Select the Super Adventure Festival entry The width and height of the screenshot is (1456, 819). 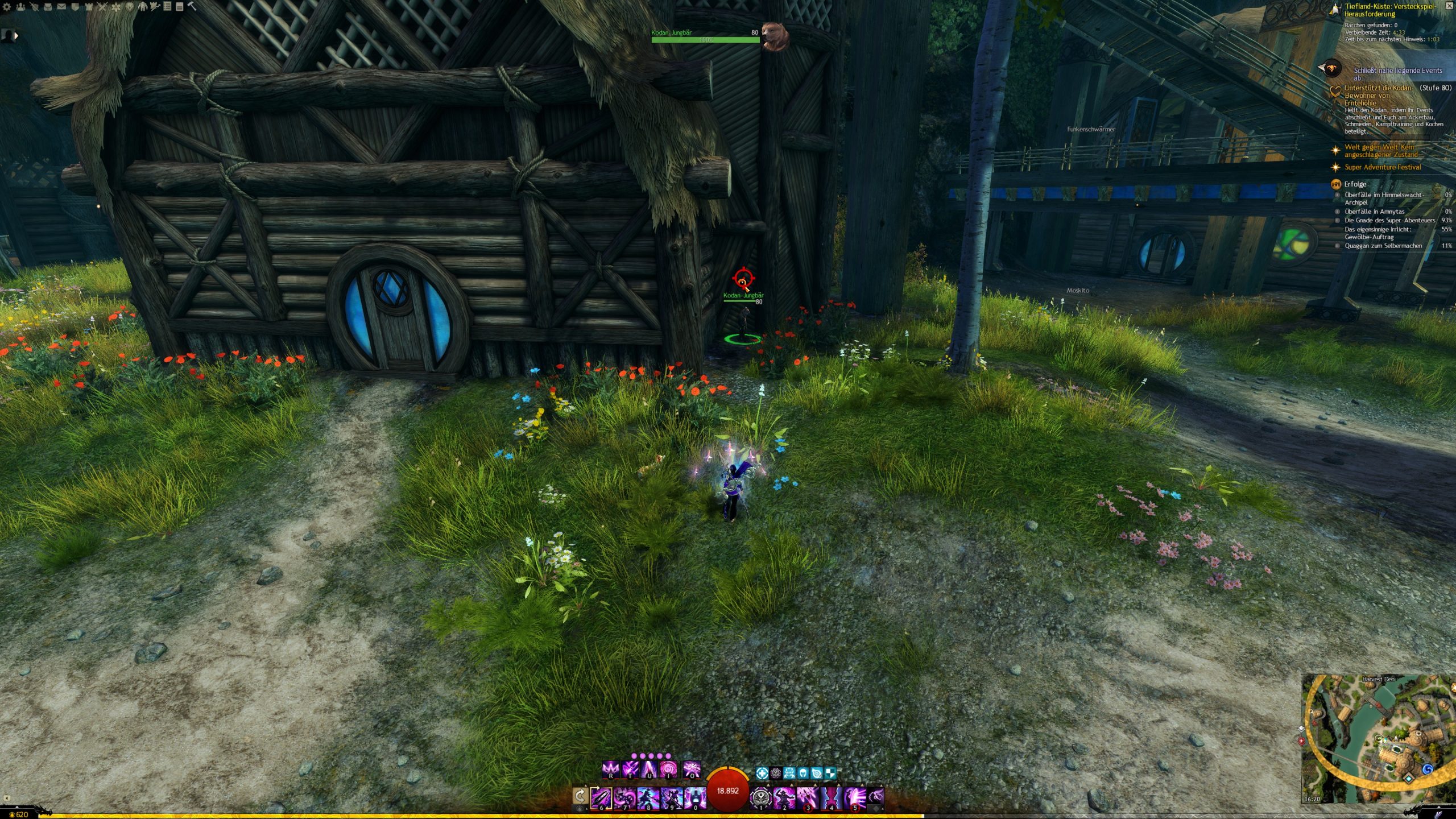coord(1382,167)
